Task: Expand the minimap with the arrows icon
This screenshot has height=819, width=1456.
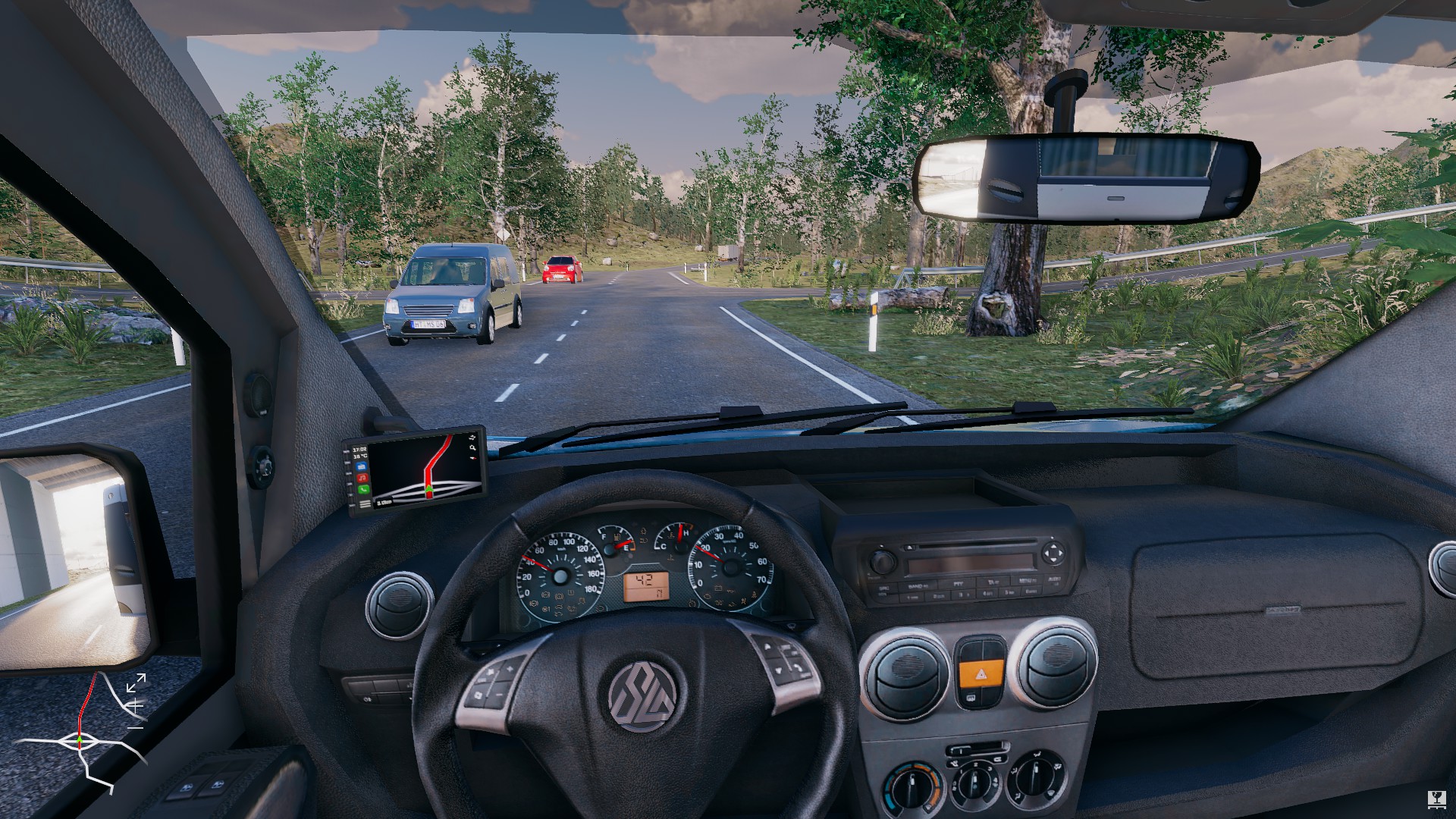Action: [136, 682]
